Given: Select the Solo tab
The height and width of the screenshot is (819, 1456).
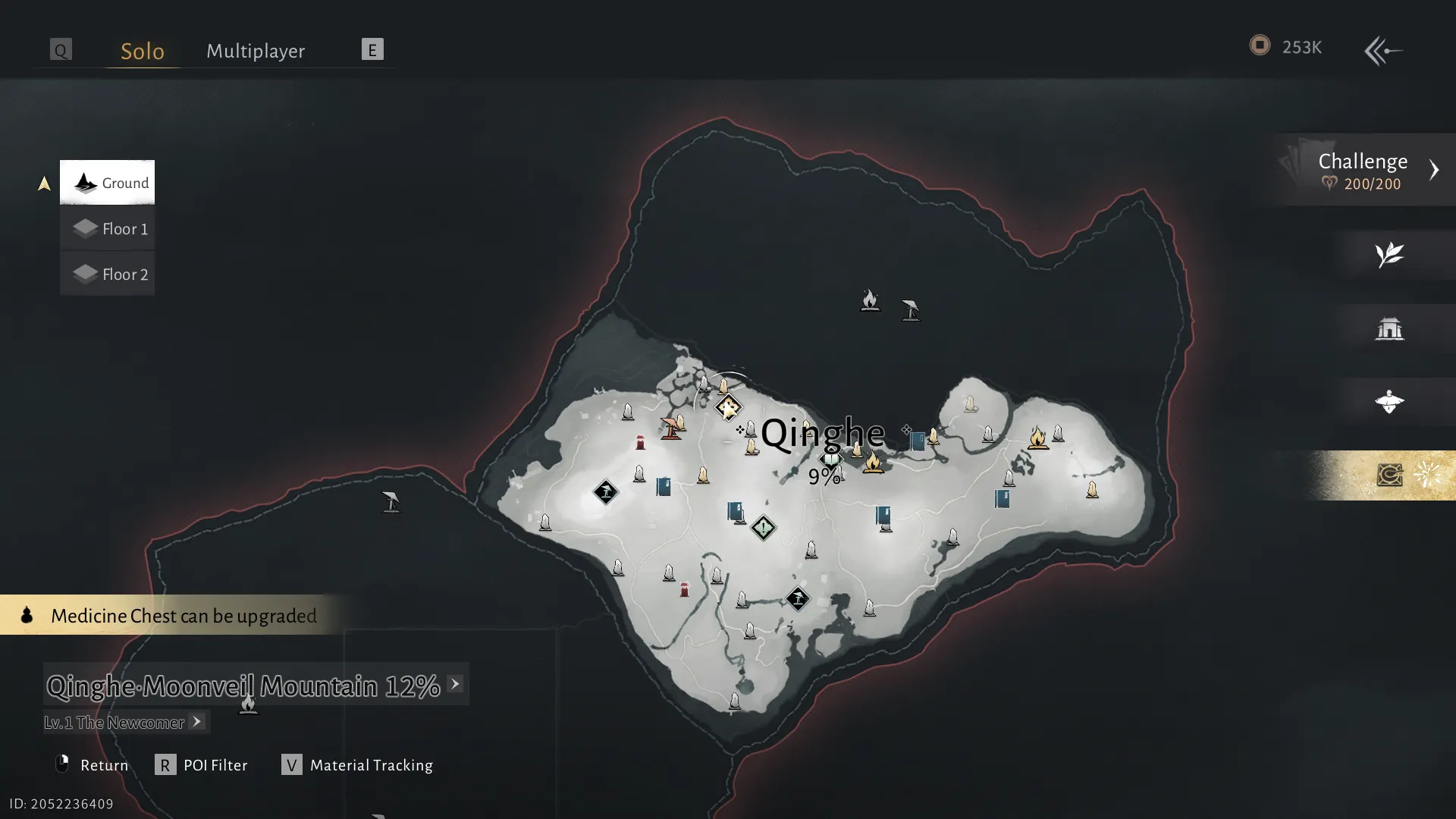Looking at the screenshot, I should (143, 50).
